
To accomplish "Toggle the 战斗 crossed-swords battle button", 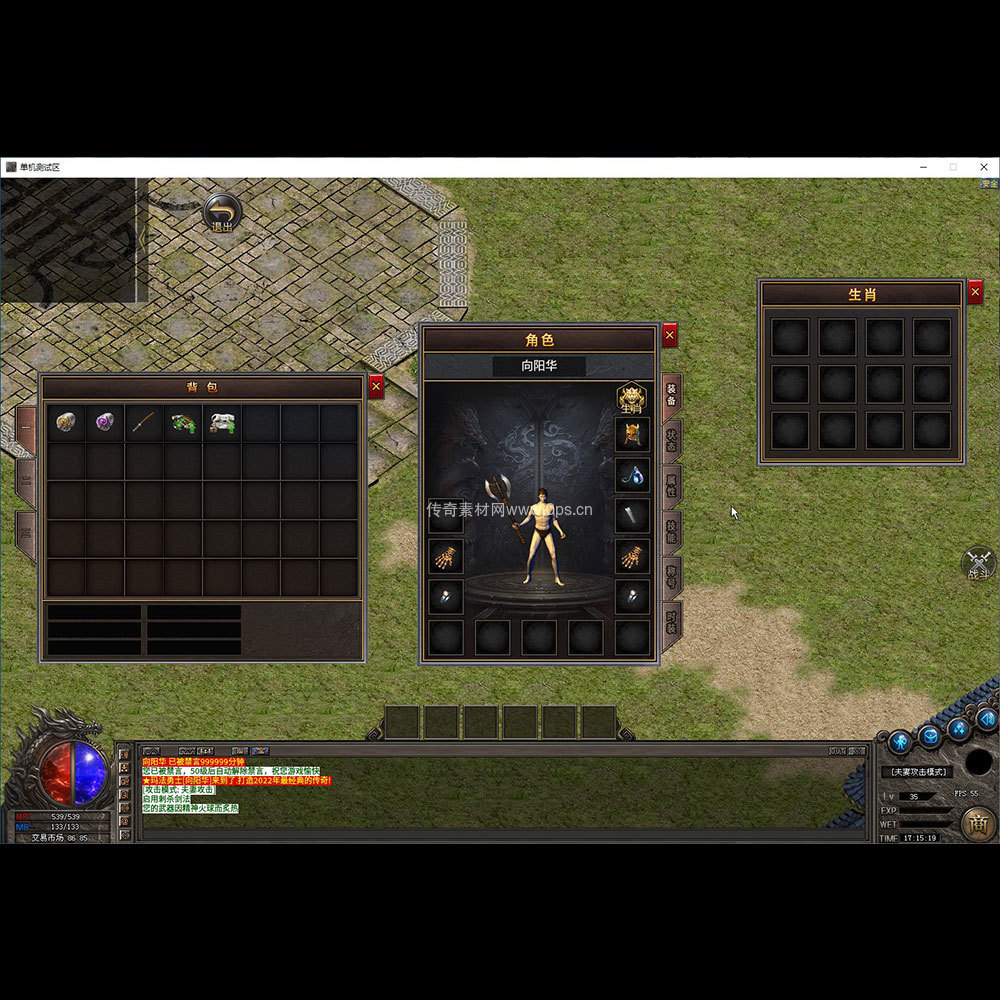I will coord(979,563).
